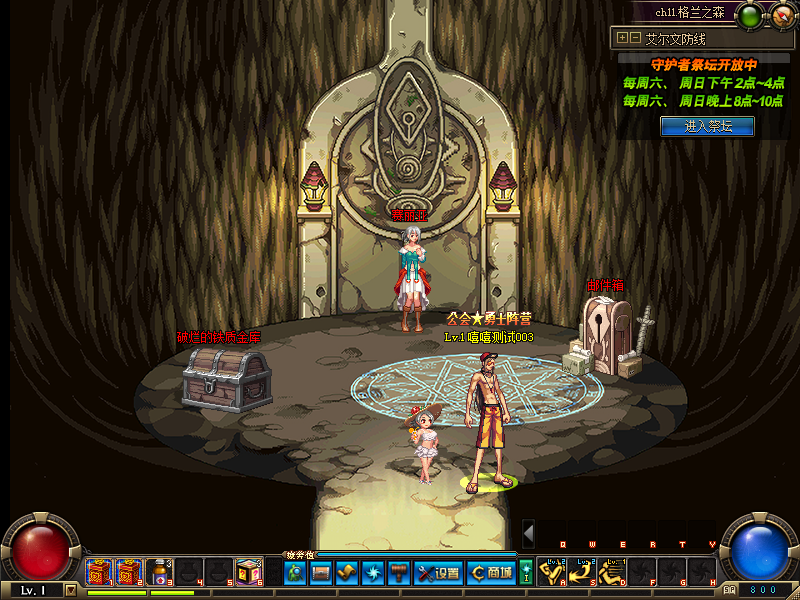
Task: Use the red gift box in slot 1
Action: [99, 572]
